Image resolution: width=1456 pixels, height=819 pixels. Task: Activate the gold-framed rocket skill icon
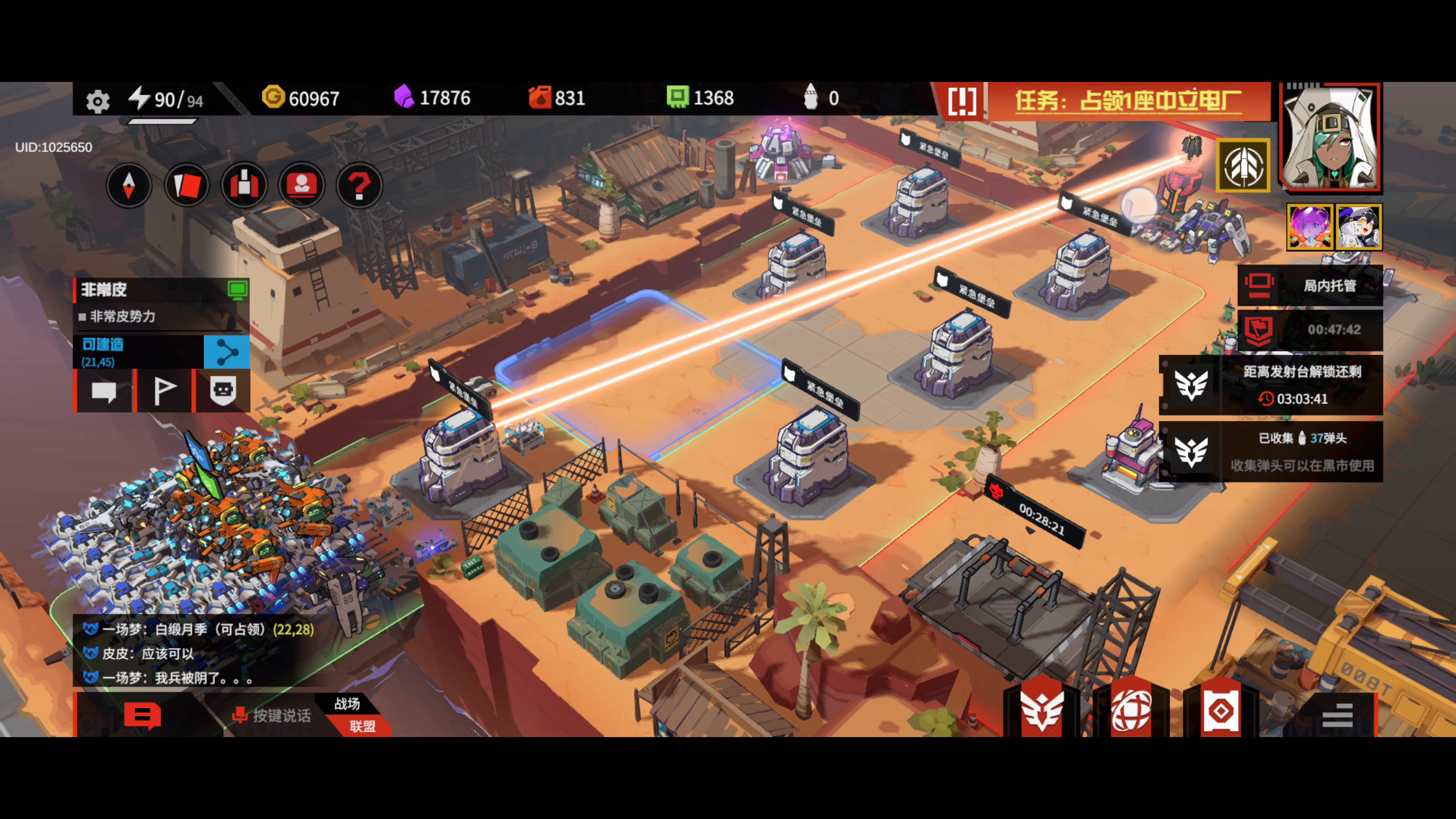click(x=1243, y=166)
